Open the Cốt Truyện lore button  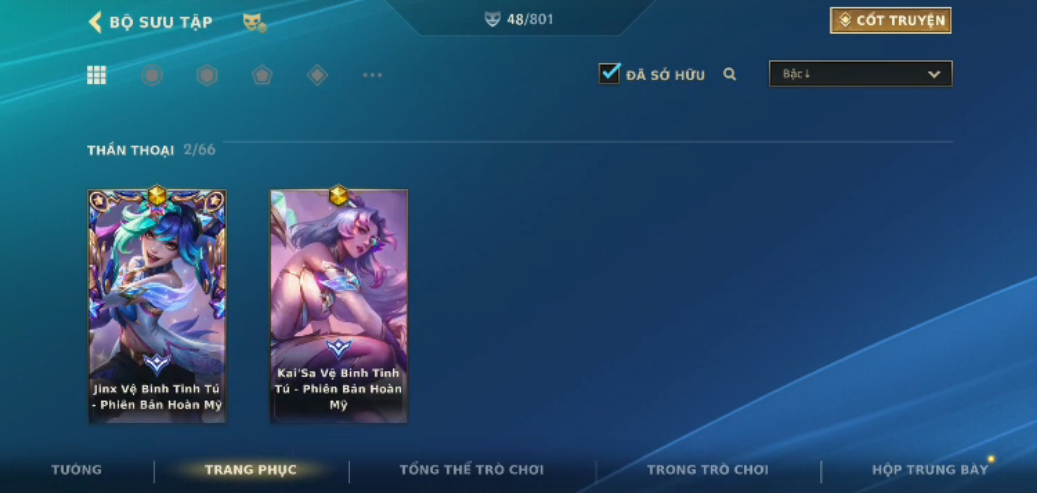pos(890,20)
